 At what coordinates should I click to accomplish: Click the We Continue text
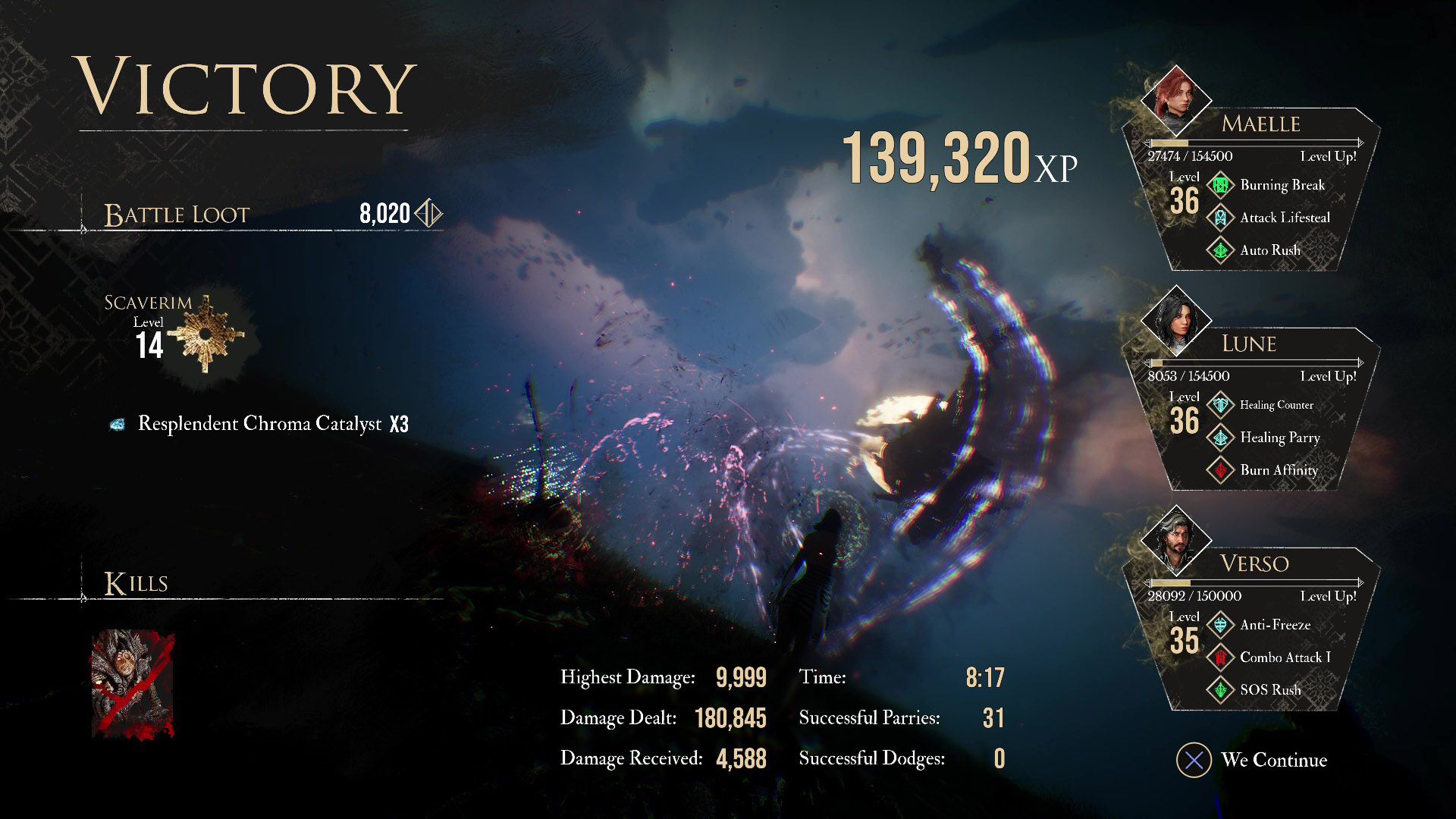1274,760
